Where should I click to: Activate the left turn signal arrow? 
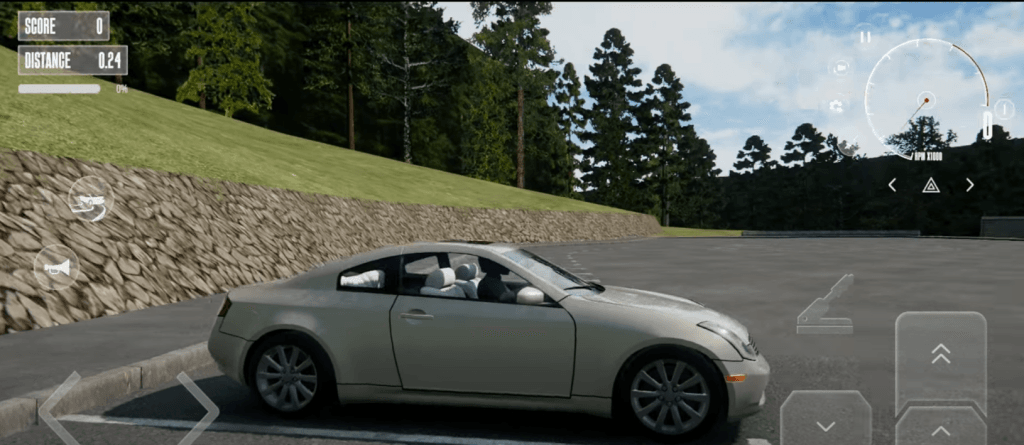tap(892, 185)
